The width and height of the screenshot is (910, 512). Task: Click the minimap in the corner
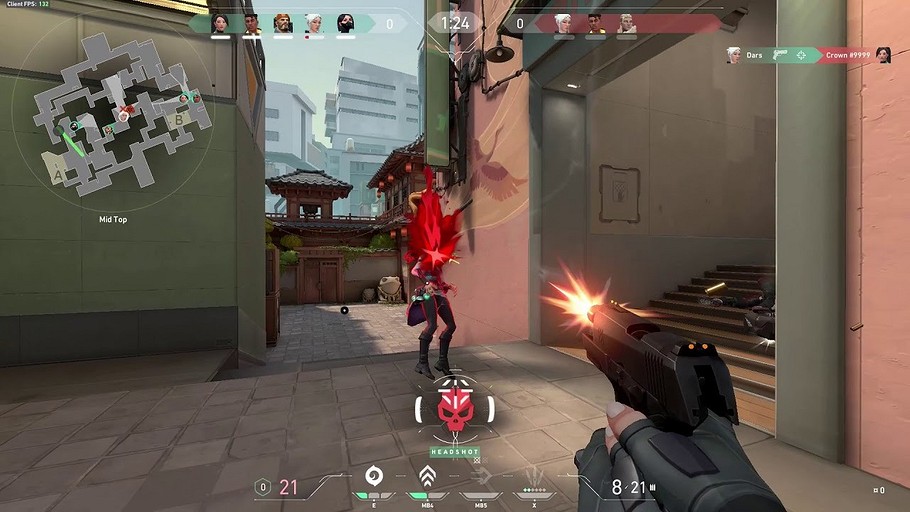(x=122, y=115)
